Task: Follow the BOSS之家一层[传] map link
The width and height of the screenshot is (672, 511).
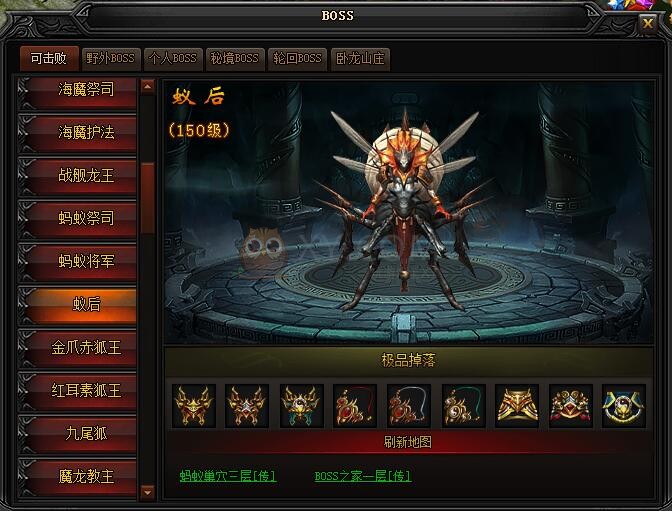Action: click(362, 476)
